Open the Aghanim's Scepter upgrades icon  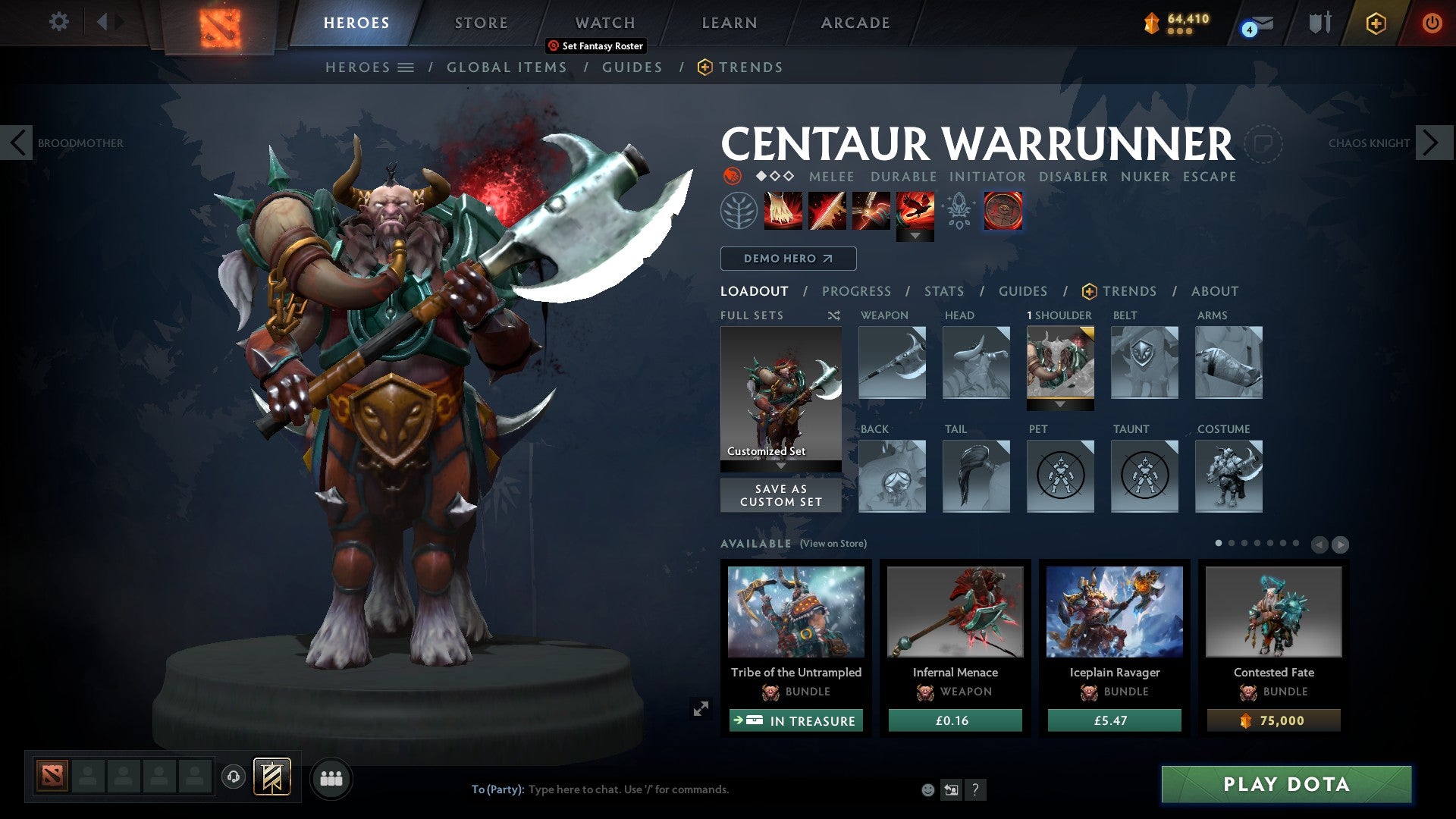click(958, 210)
